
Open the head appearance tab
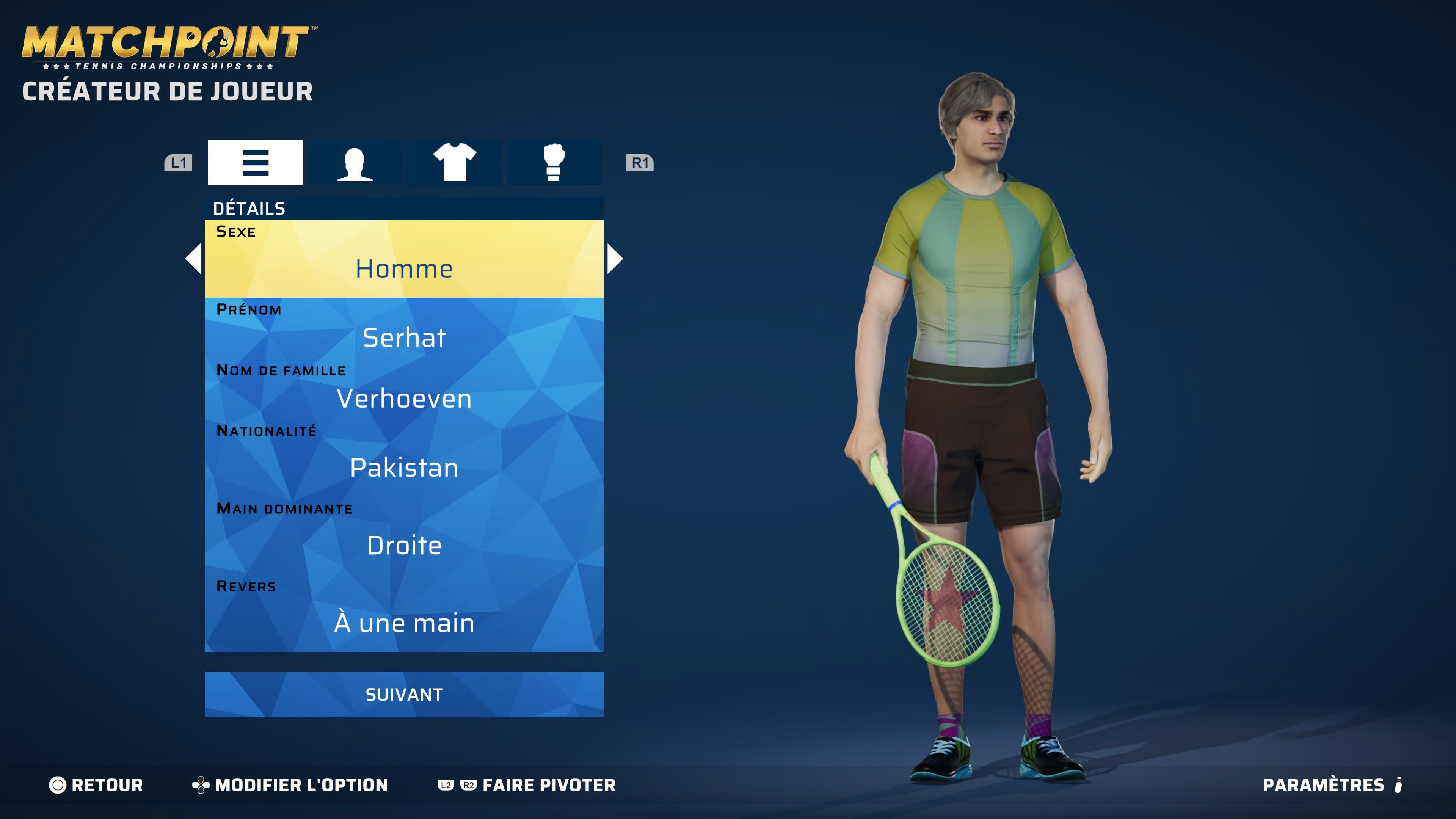[x=355, y=162]
